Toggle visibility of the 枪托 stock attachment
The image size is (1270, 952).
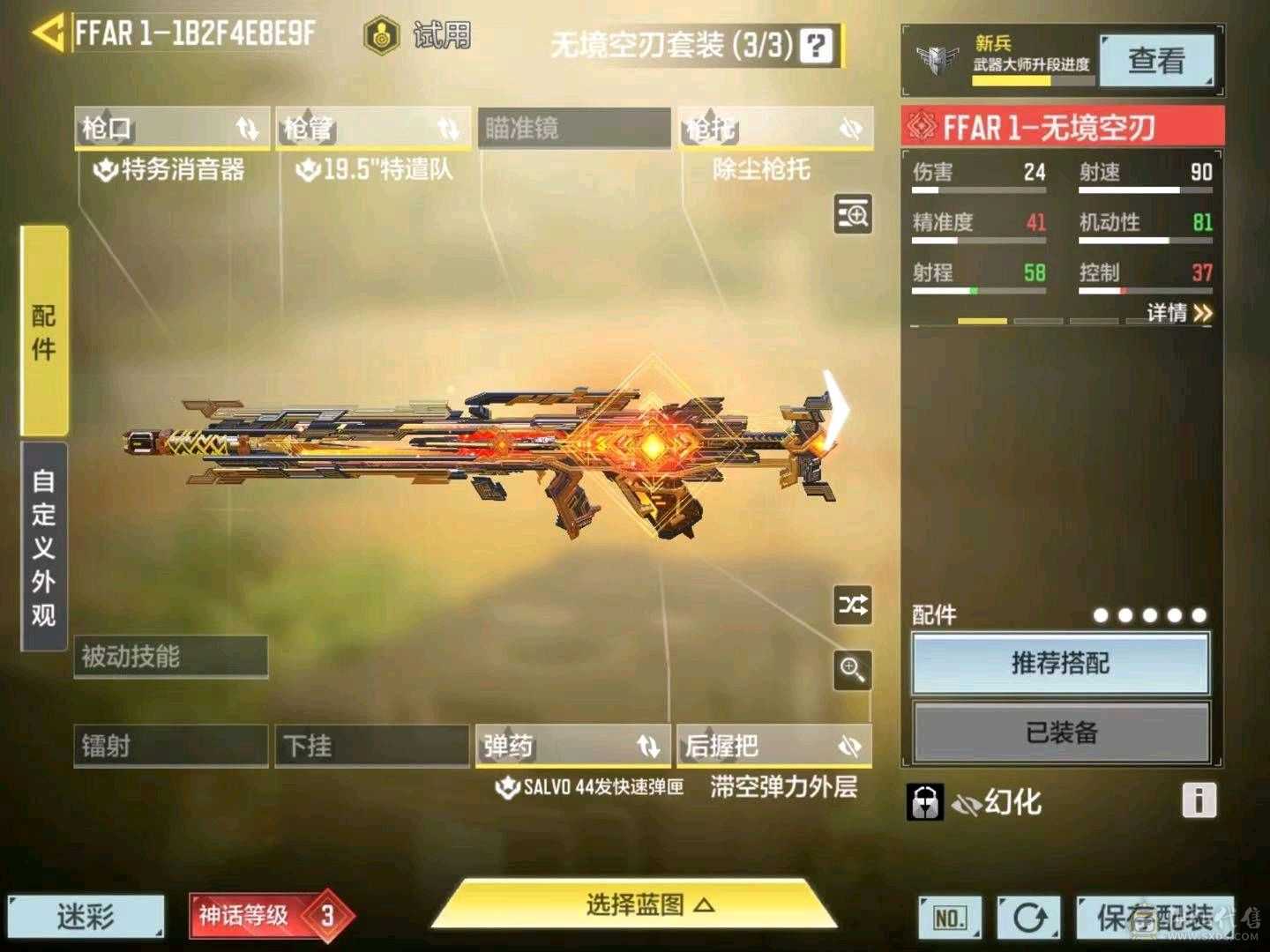pyautogui.click(x=848, y=129)
